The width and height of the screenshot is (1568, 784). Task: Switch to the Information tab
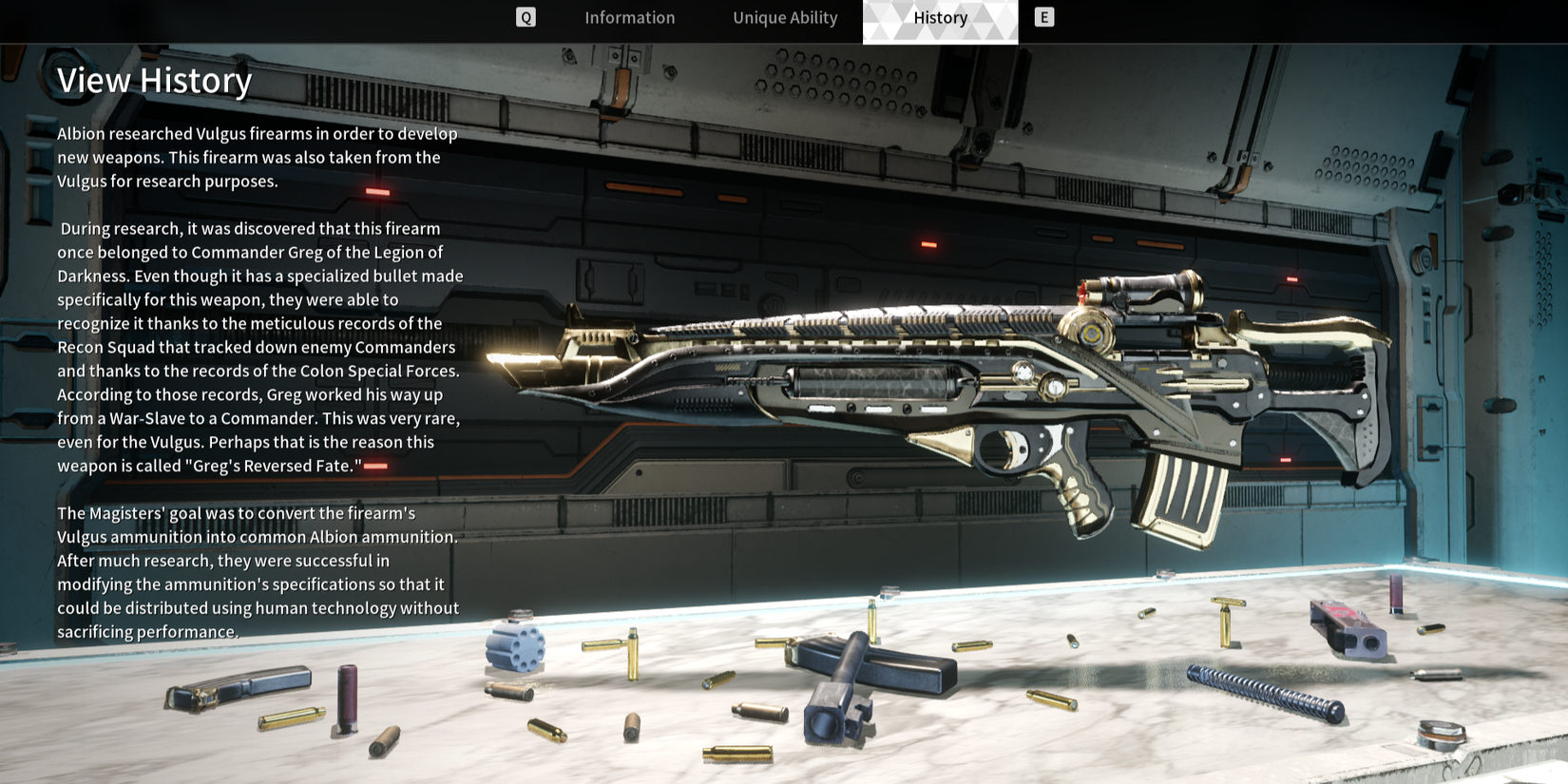pos(629,18)
